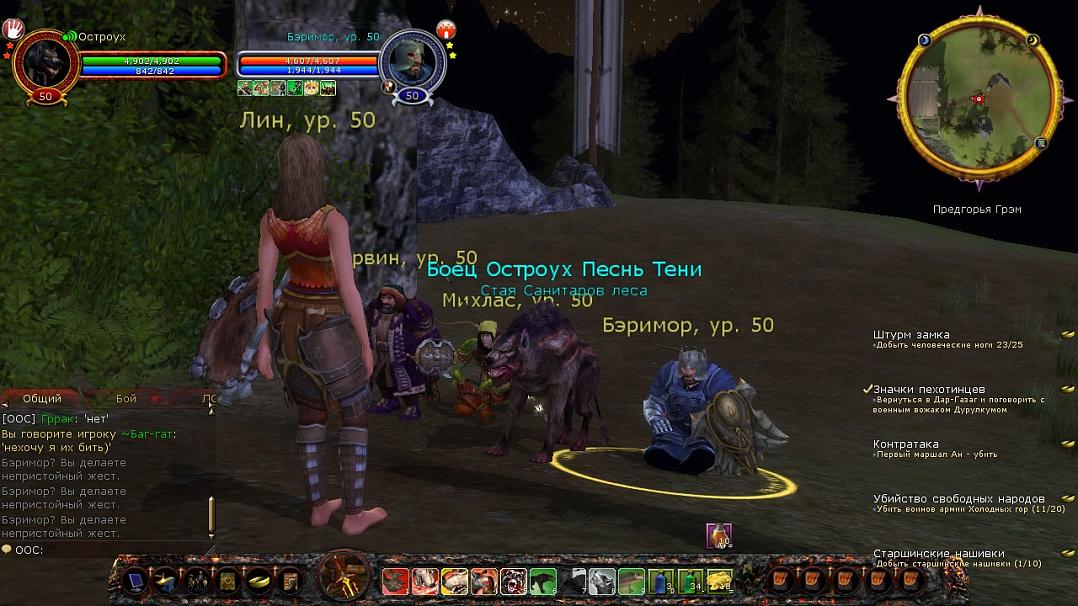
Task: Open the minimap
Action: pos(979,97)
